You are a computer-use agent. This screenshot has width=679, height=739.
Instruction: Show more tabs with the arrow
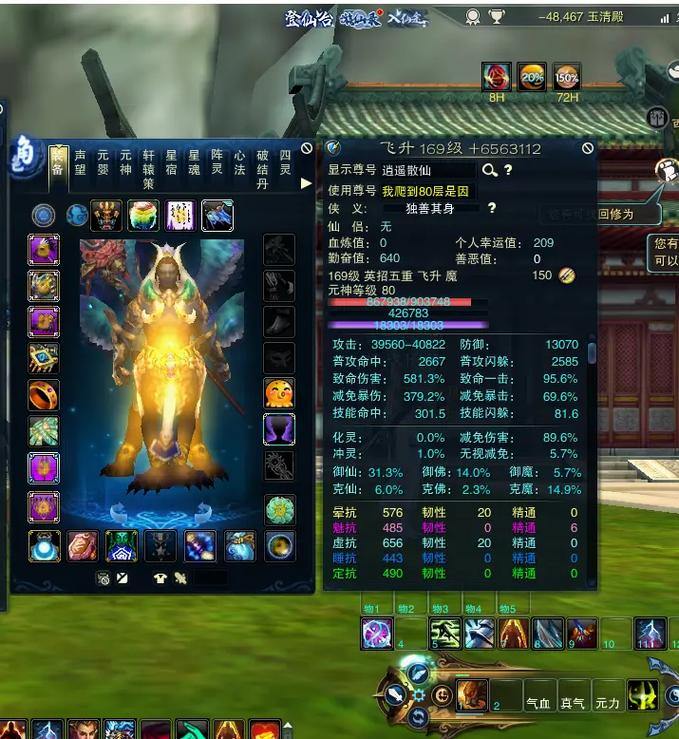pyautogui.click(x=306, y=183)
